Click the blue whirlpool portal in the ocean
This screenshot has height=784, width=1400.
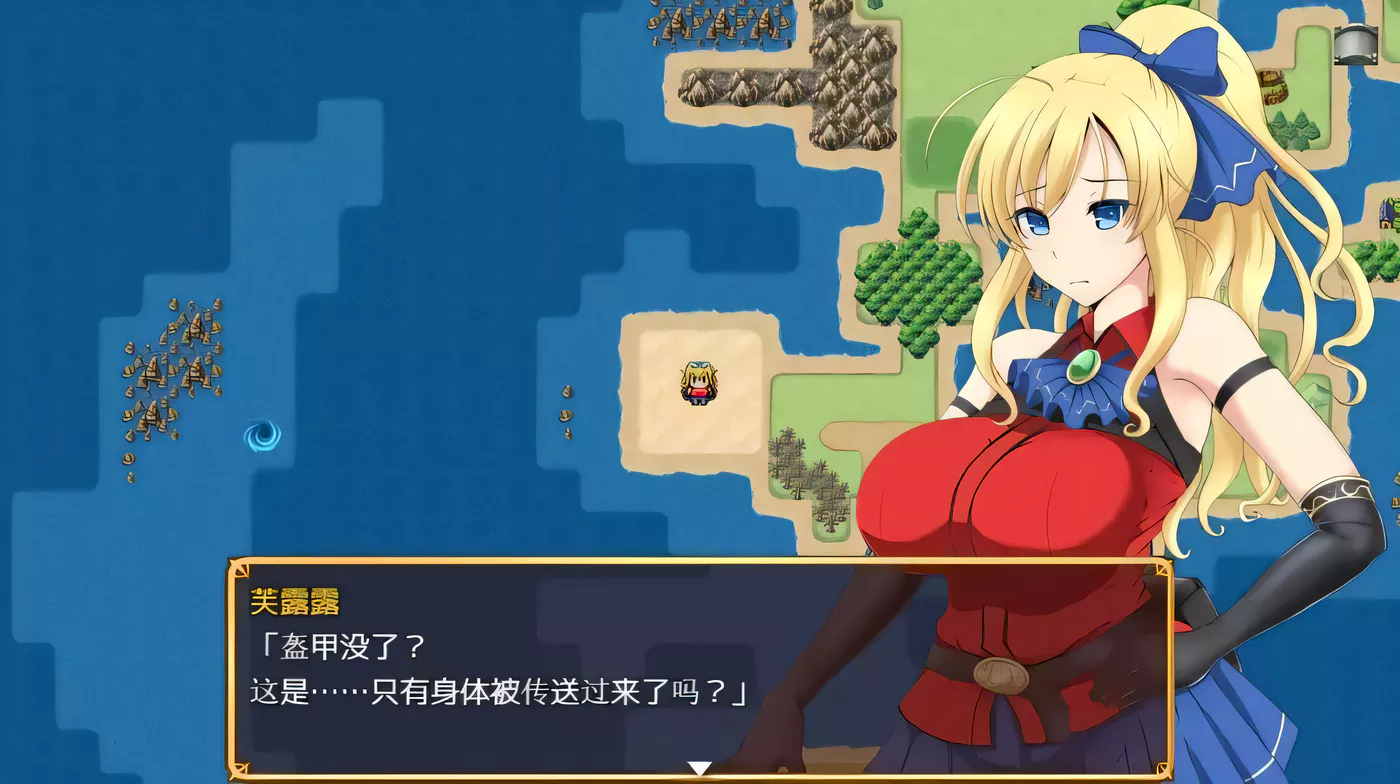point(264,434)
